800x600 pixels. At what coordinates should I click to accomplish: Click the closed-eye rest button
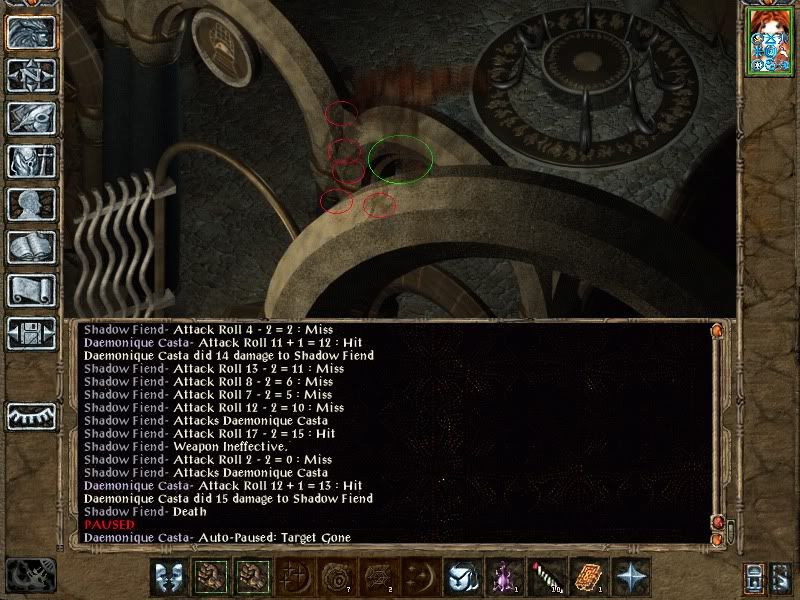tap(30, 415)
